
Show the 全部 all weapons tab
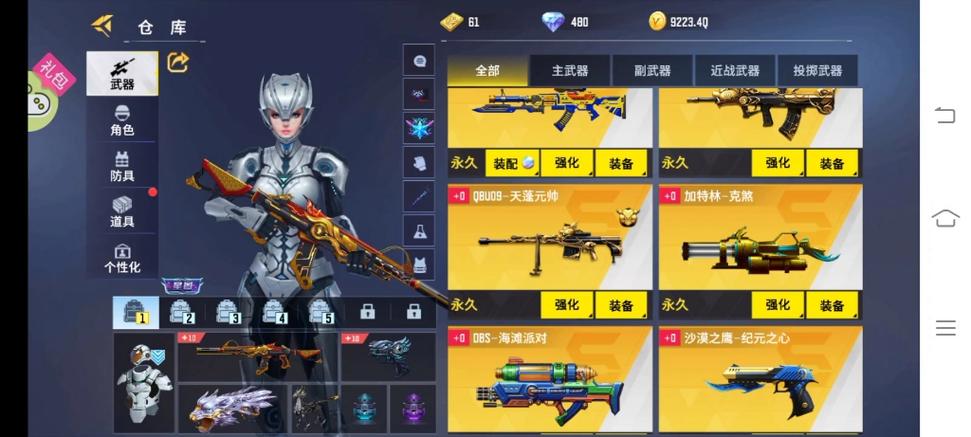click(487, 70)
